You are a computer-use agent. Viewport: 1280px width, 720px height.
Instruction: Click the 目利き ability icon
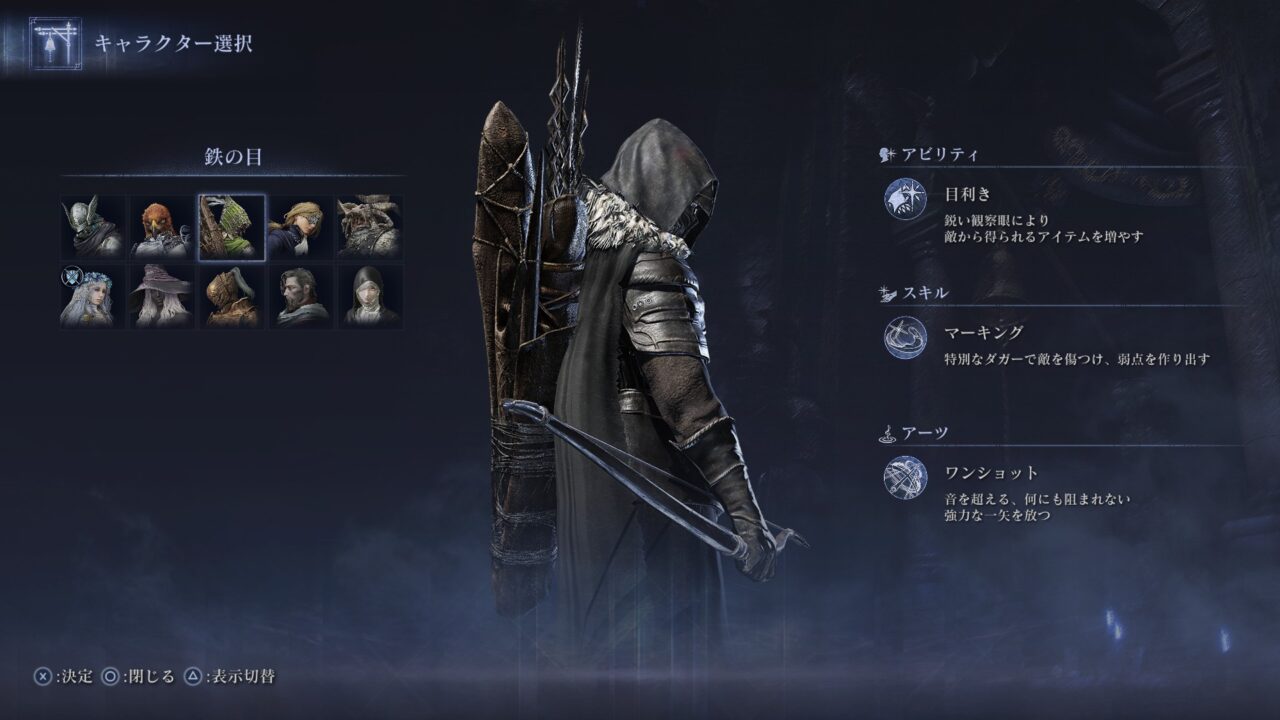click(905, 198)
